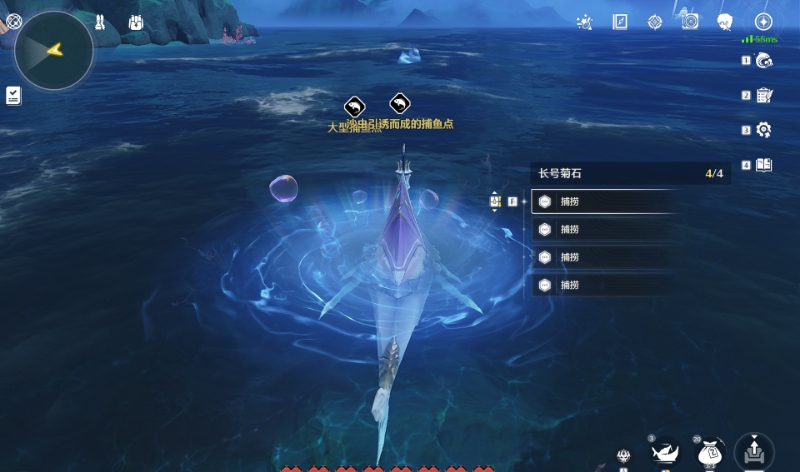Activate the ship skill icon
The image size is (800, 472).
(665, 453)
